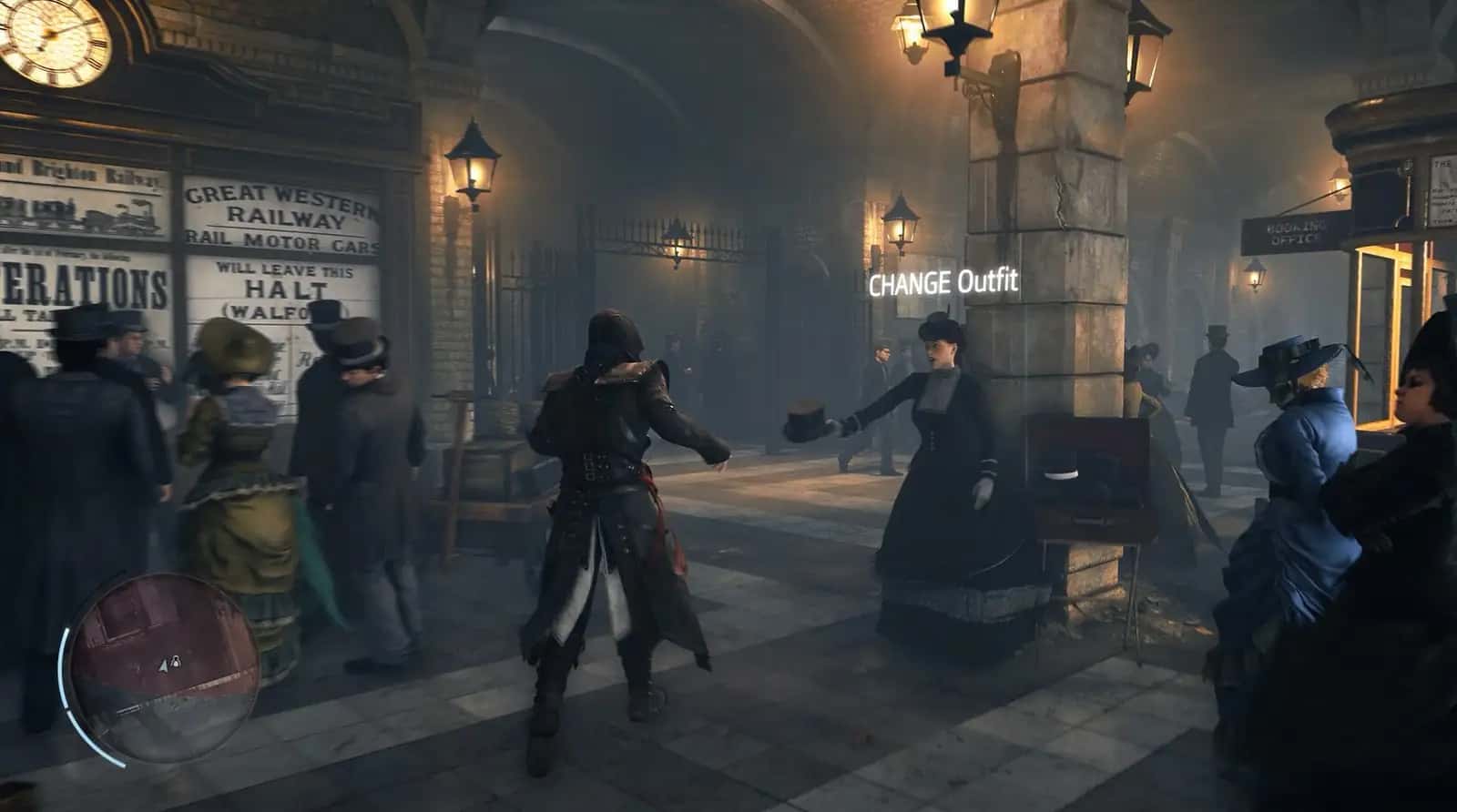Select the objective marker beside the minimap arrow
The width and height of the screenshot is (1457, 812).
[x=177, y=662]
